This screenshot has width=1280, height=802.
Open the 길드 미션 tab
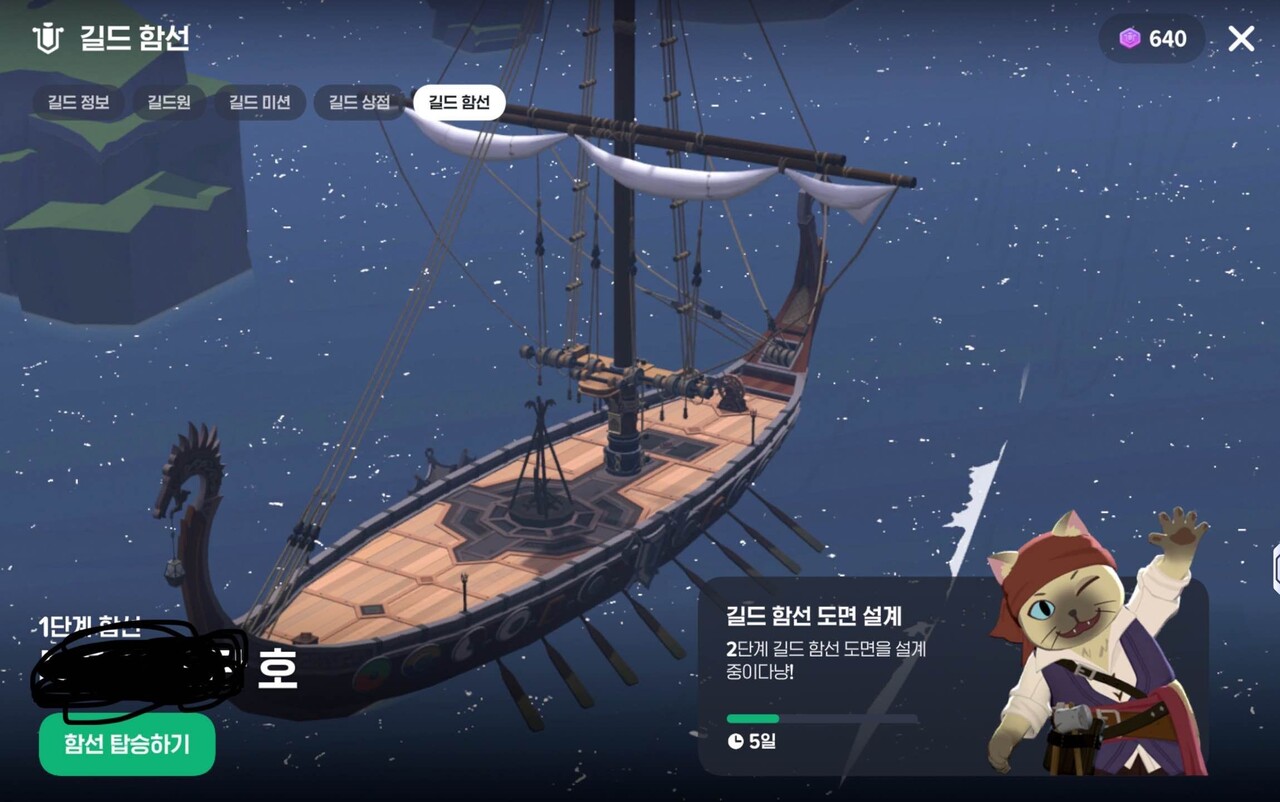pyautogui.click(x=259, y=101)
